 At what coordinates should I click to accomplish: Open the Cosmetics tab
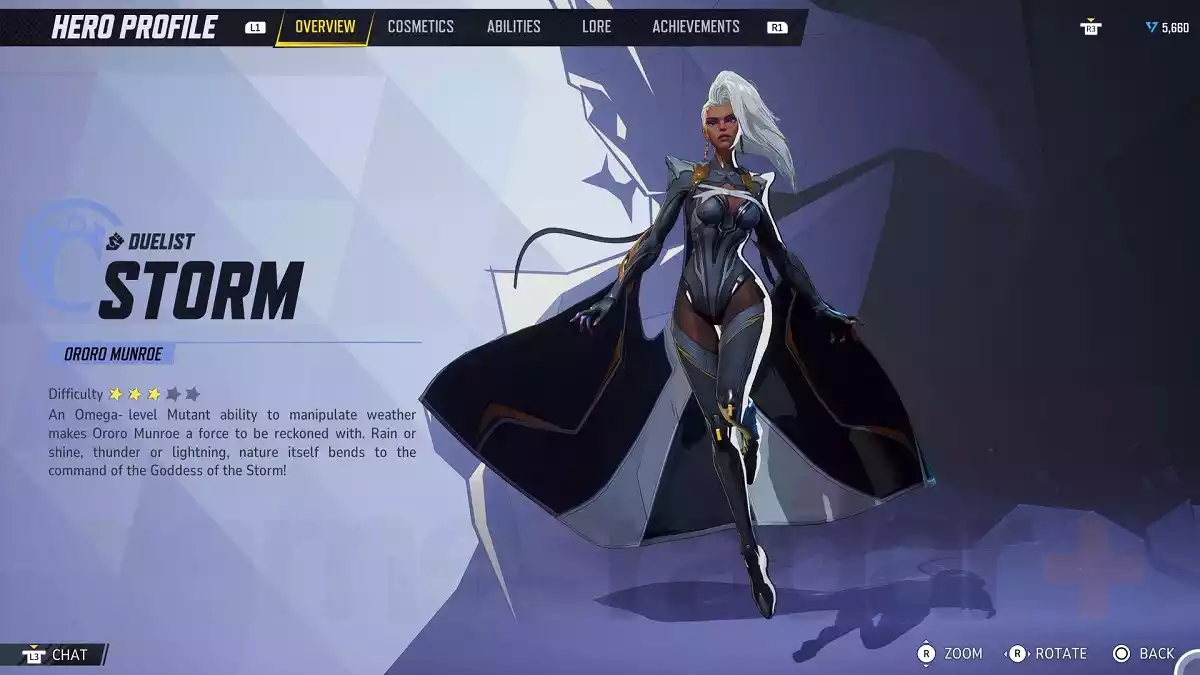click(x=420, y=27)
